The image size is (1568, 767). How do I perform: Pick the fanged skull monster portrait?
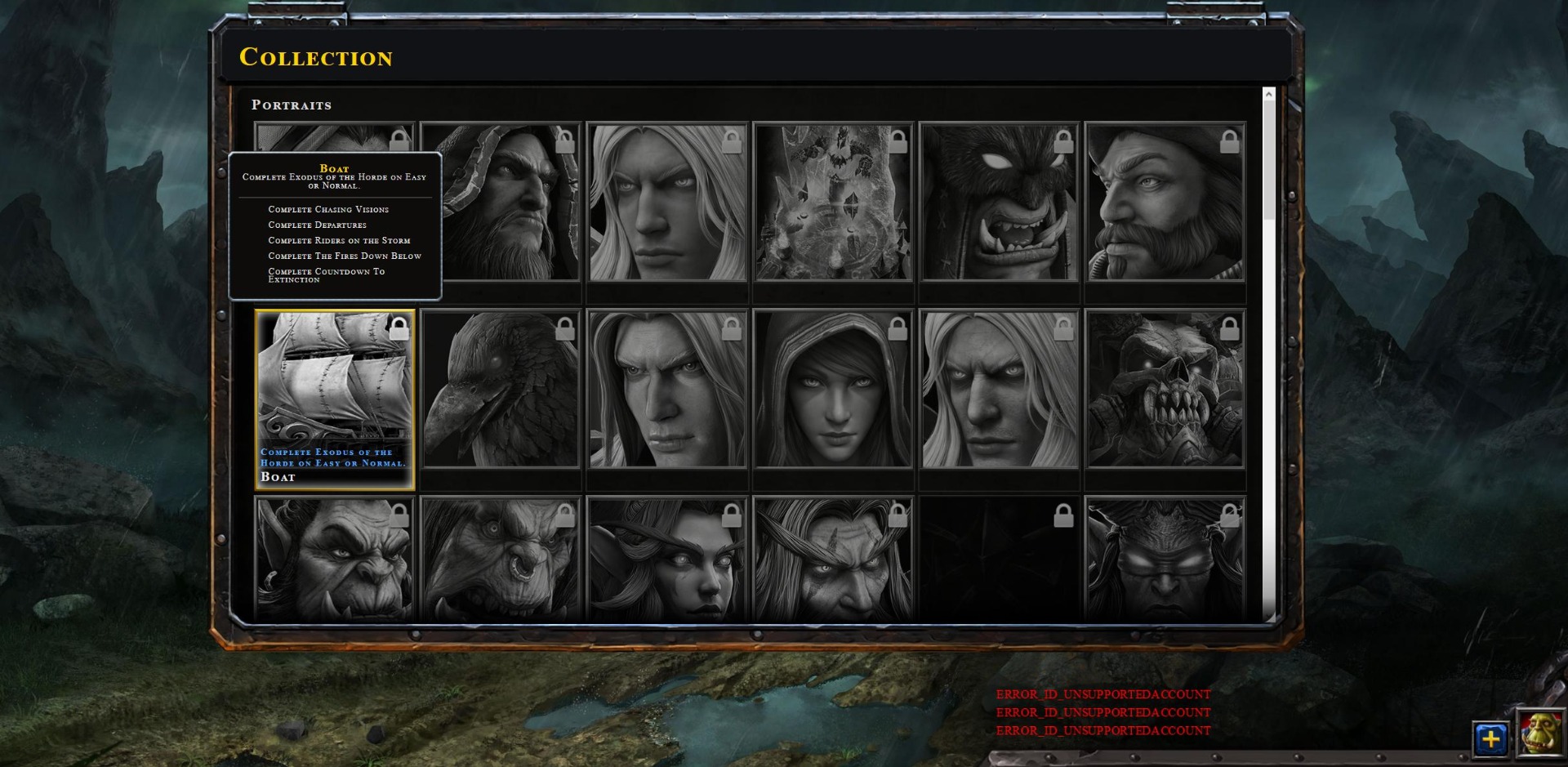(x=1165, y=389)
